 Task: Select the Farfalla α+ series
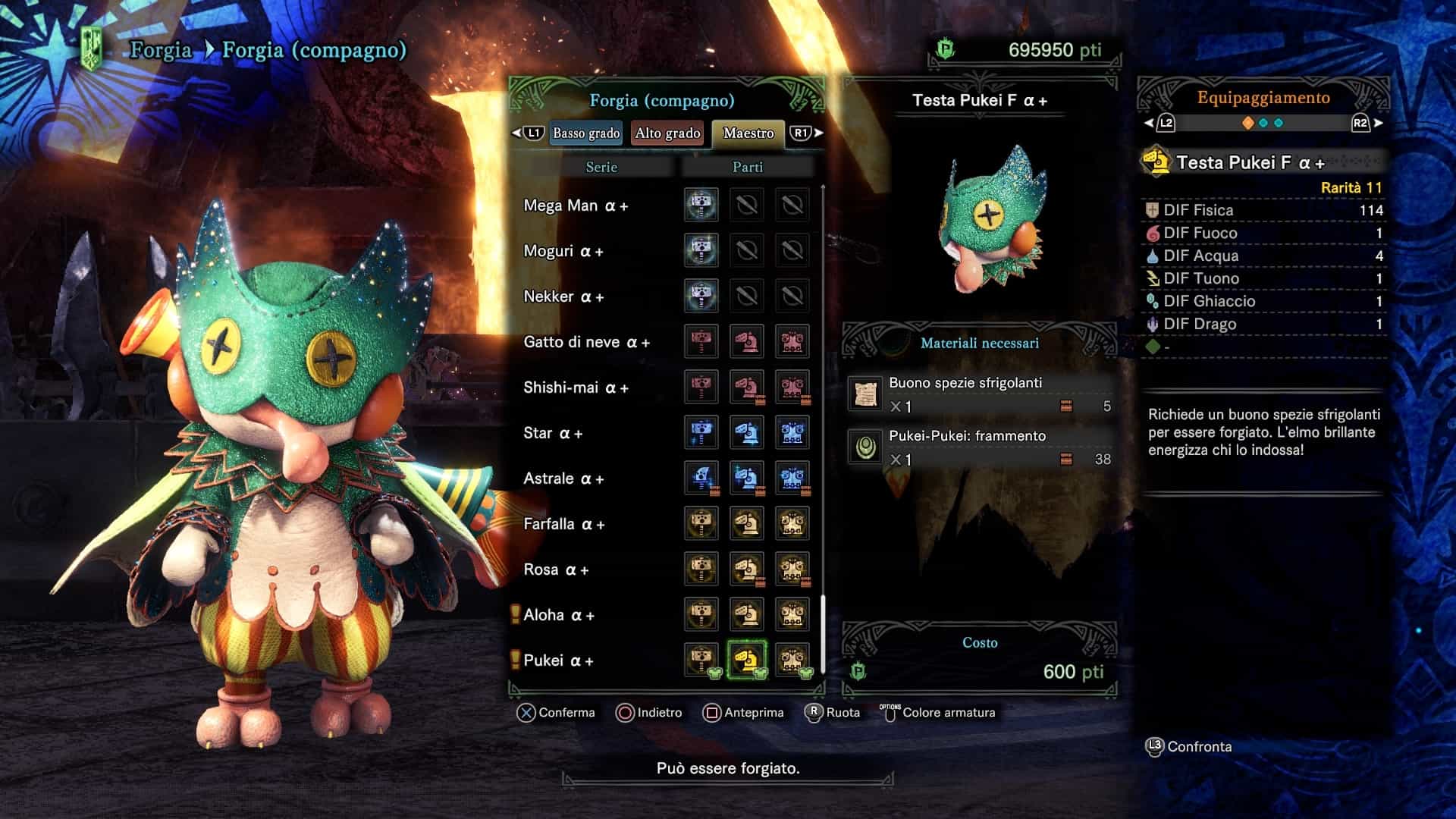pyautogui.click(x=563, y=524)
